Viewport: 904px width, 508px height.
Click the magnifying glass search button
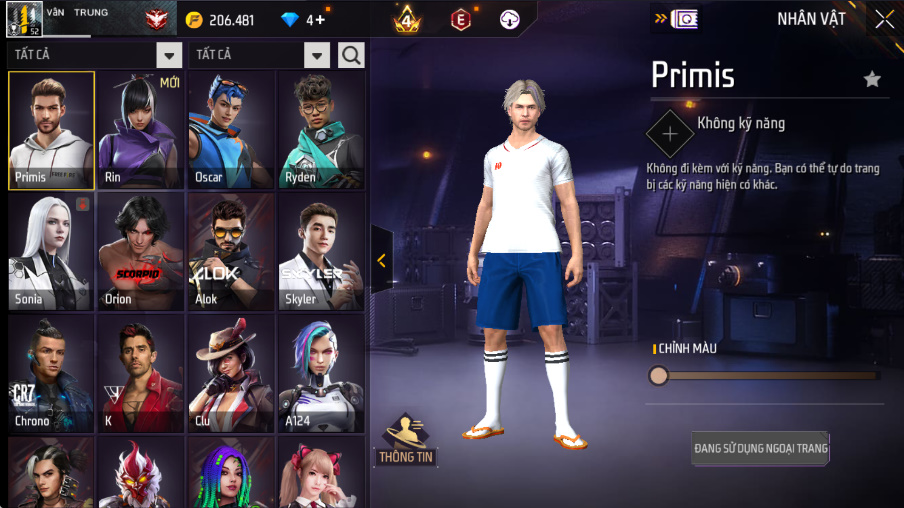click(x=351, y=55)
